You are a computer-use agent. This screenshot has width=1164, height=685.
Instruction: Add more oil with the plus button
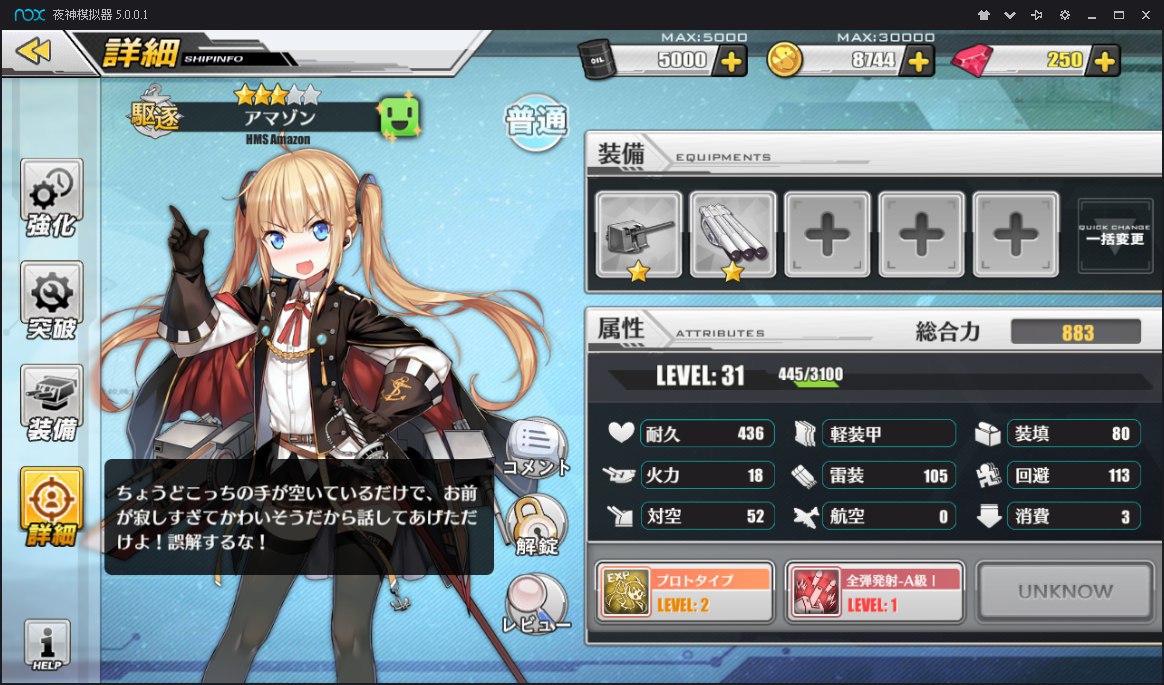[x=732, y=61]
